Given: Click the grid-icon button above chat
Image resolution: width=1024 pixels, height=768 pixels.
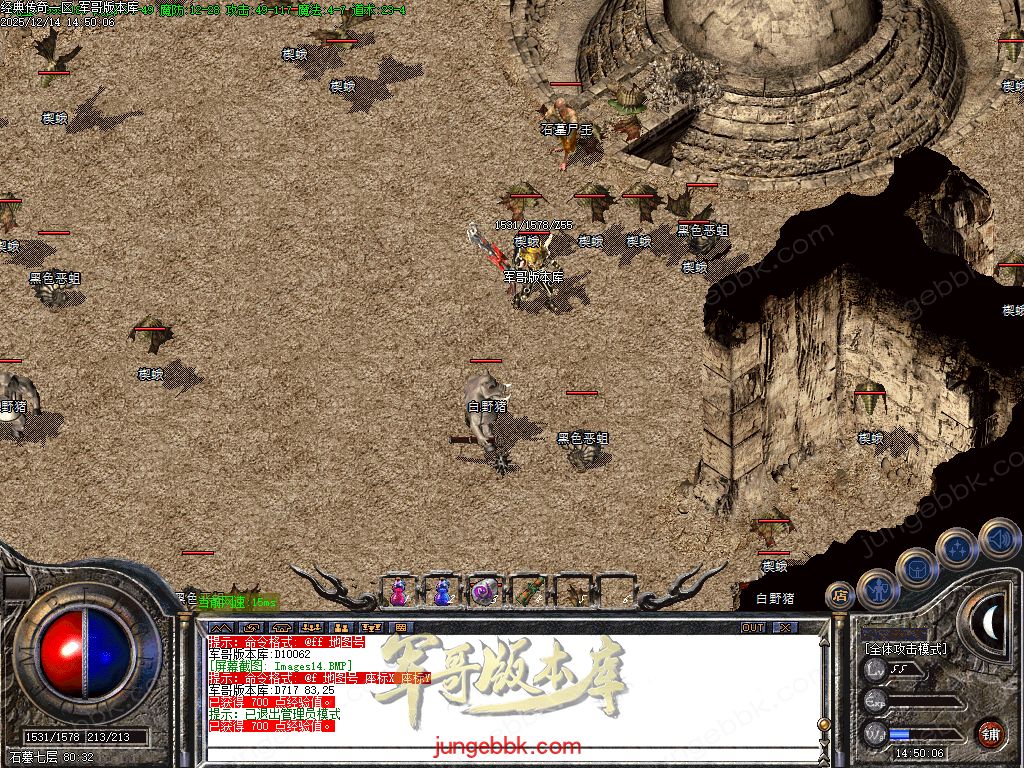Looking at the screenshot, I should [401, 627].
